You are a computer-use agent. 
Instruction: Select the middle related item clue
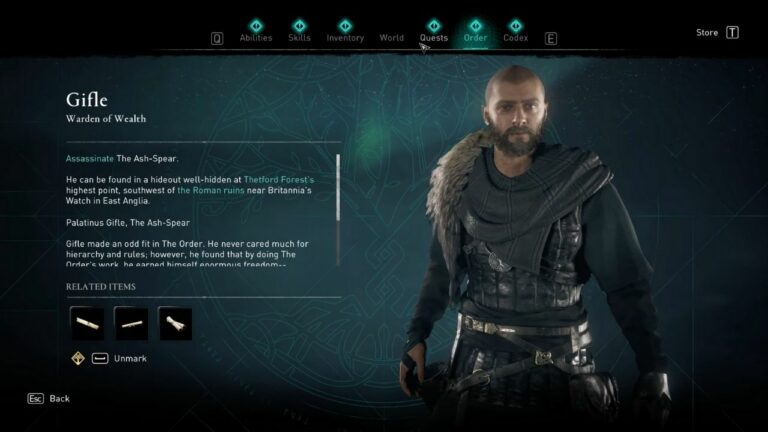click(x=131, y=323)
